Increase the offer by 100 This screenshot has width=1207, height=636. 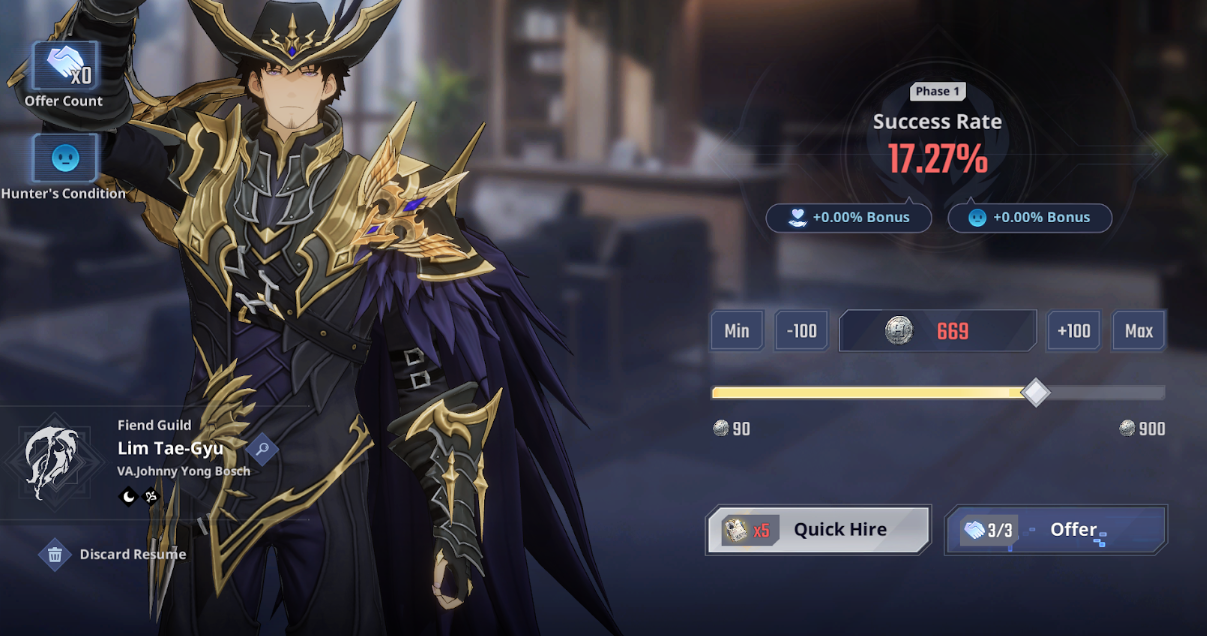(x=1073, y=331)
